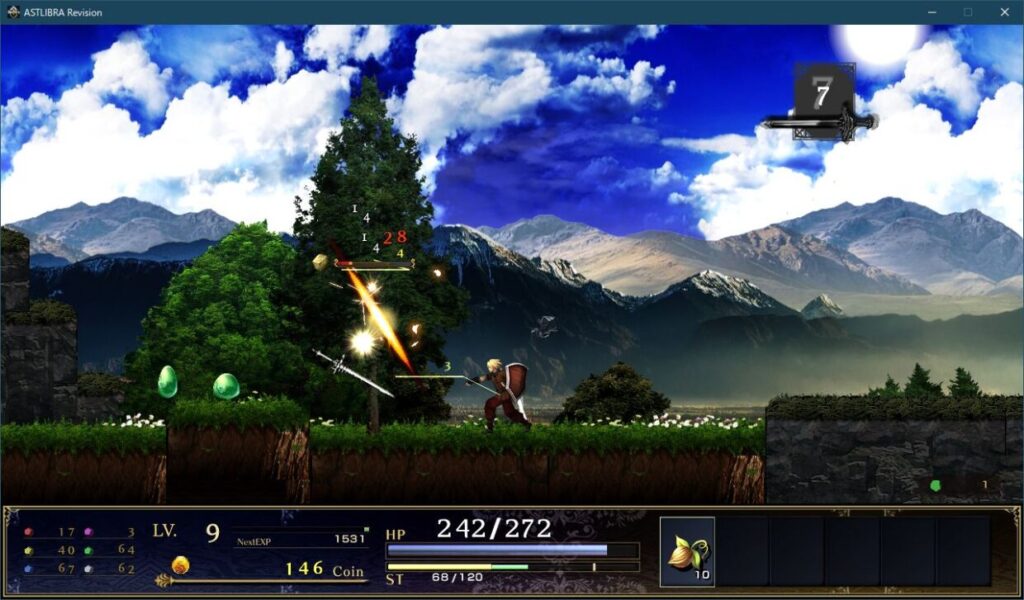This screenshot has width=1024, height=600.
Task: Close the ASTLIBRA Revision window
Action: [x=1004, y=12]
